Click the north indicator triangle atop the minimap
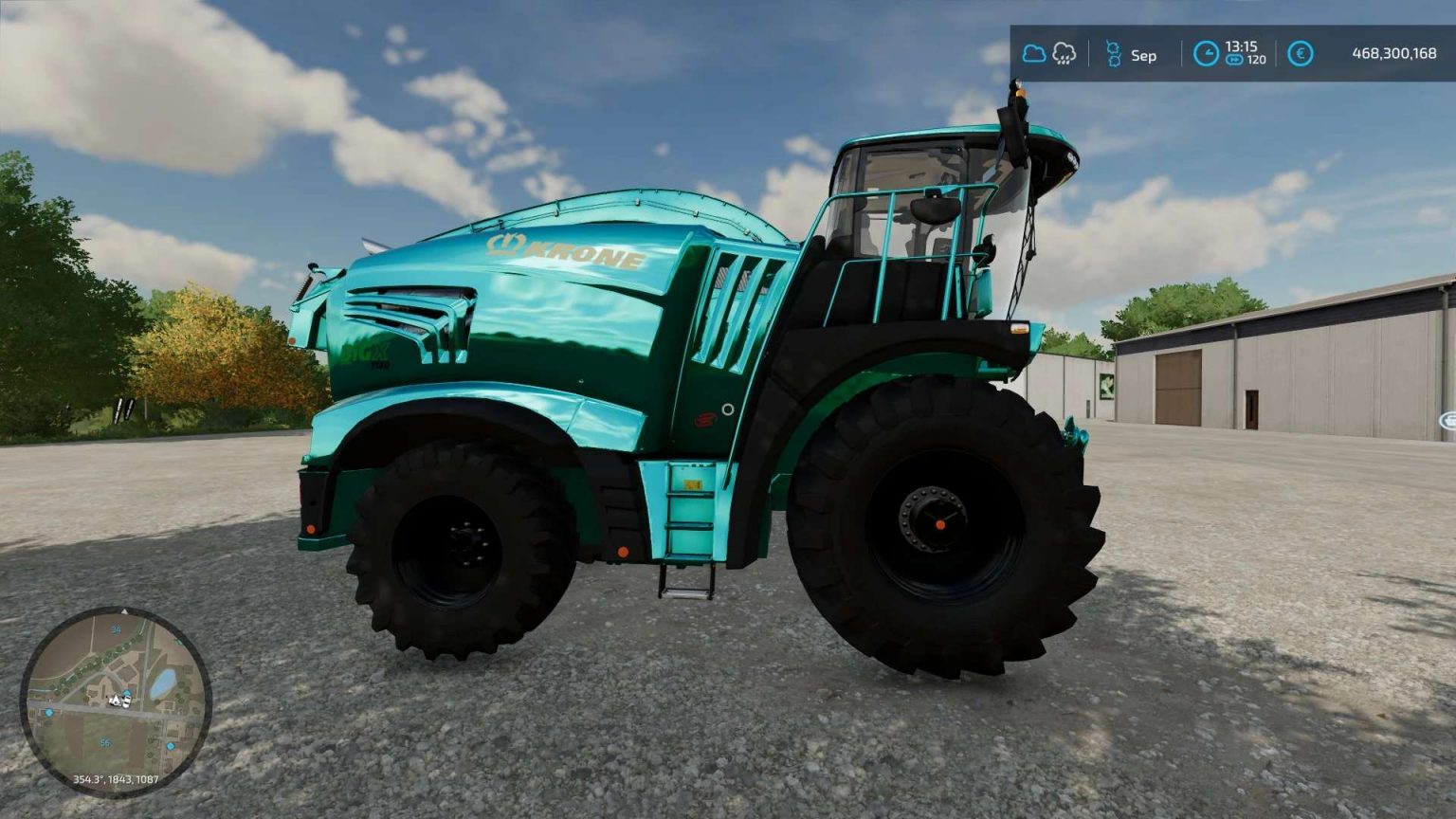The image size is (1456, 819). pos(124,611)
